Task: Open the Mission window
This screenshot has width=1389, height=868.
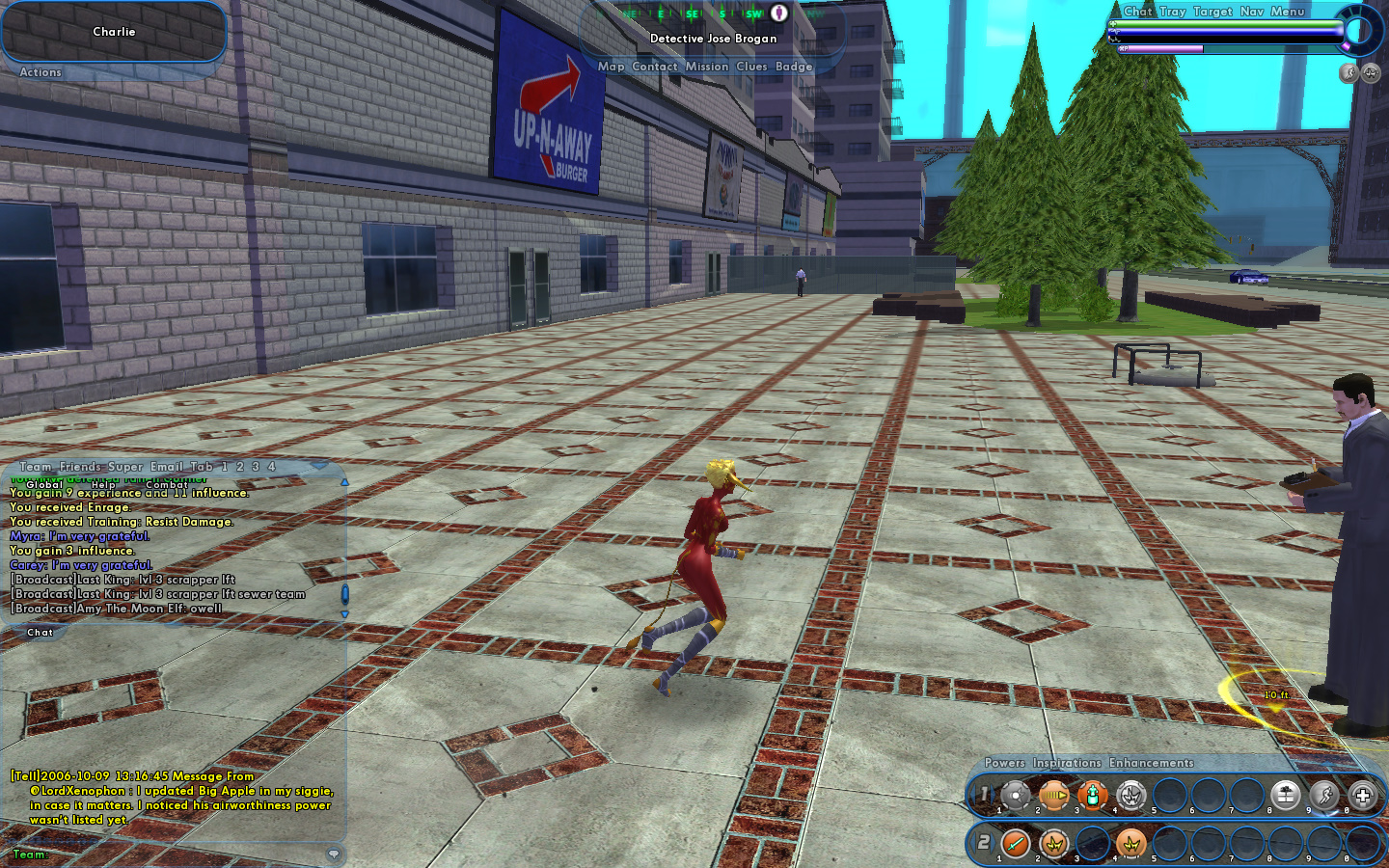Action: [x=707, y=67]
